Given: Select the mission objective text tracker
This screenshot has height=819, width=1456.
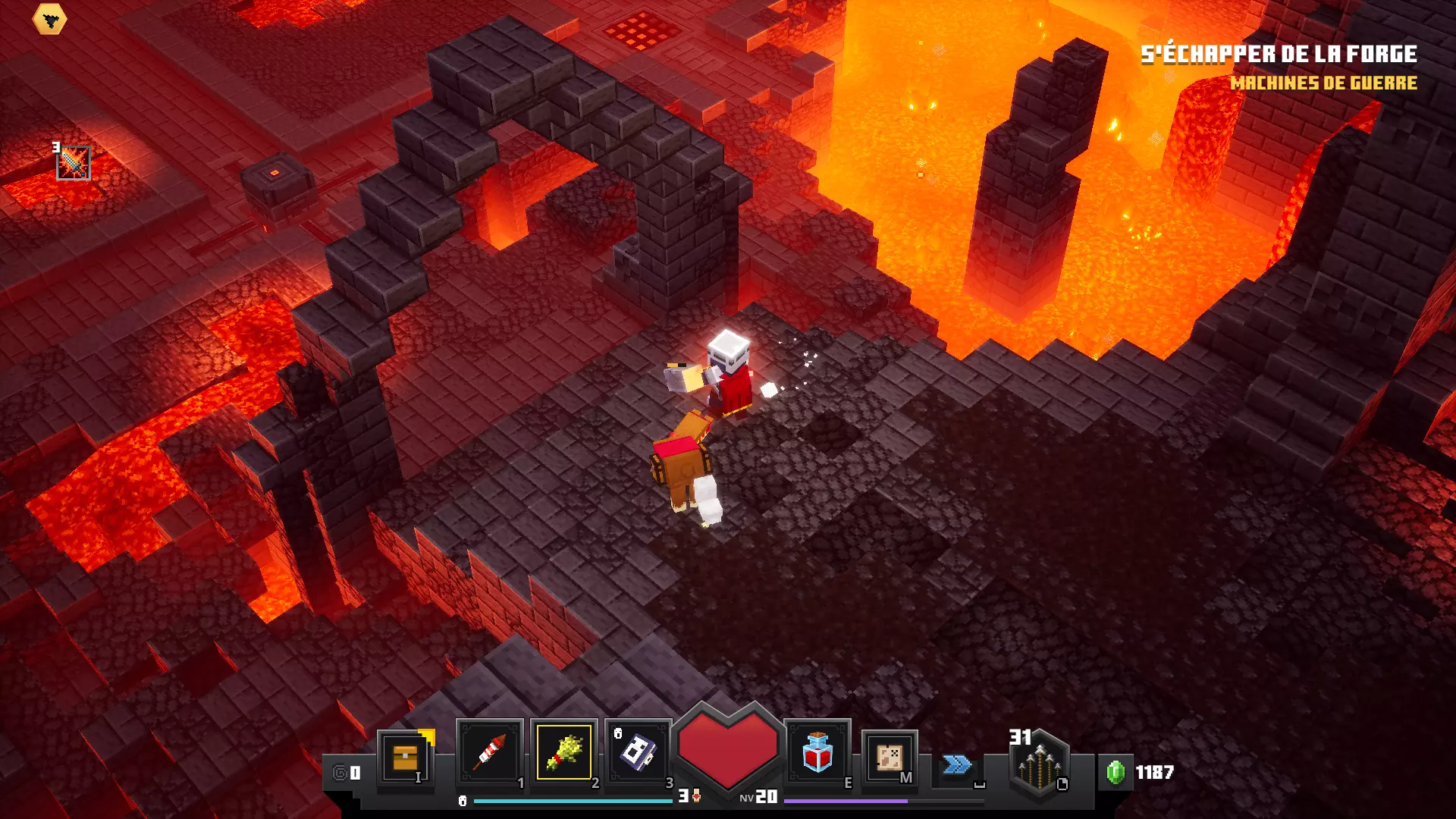Looking at the screenshot, I should click(1279, 67).
